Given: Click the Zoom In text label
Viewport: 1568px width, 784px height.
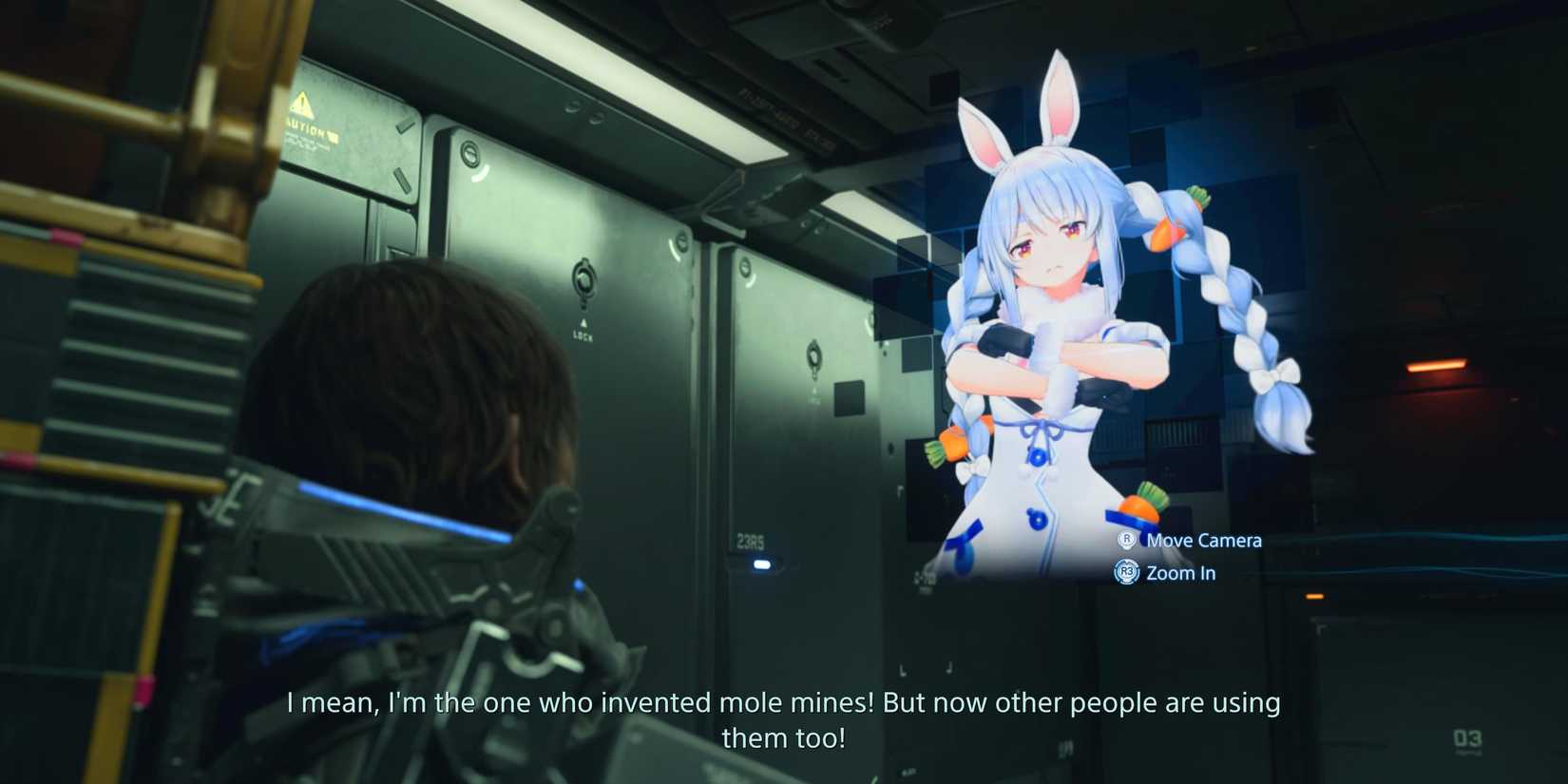Looking at the screenshot, I should tap(1180, 572).
